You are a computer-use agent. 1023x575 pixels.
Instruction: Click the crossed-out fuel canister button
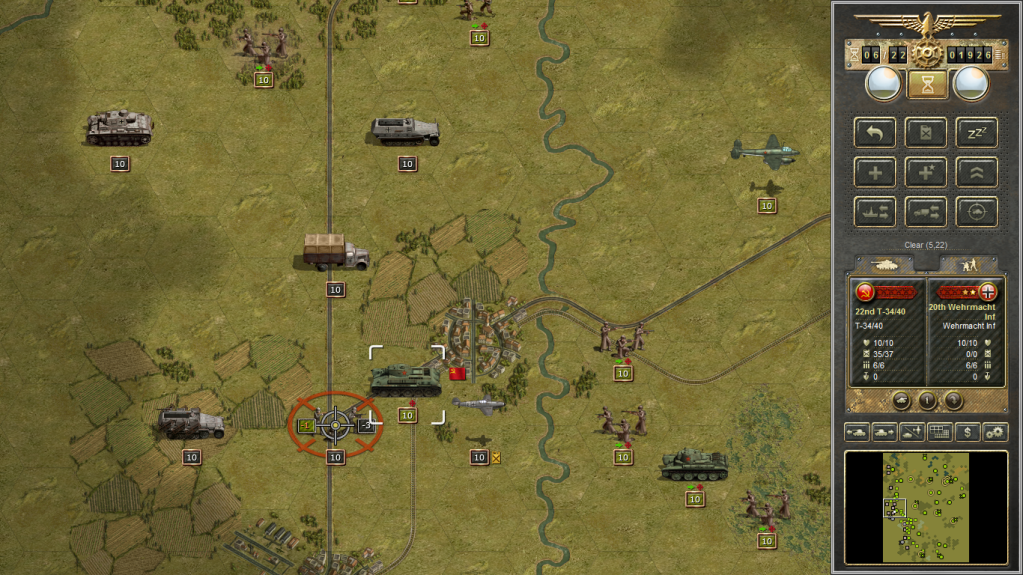(x=926, y=132)
